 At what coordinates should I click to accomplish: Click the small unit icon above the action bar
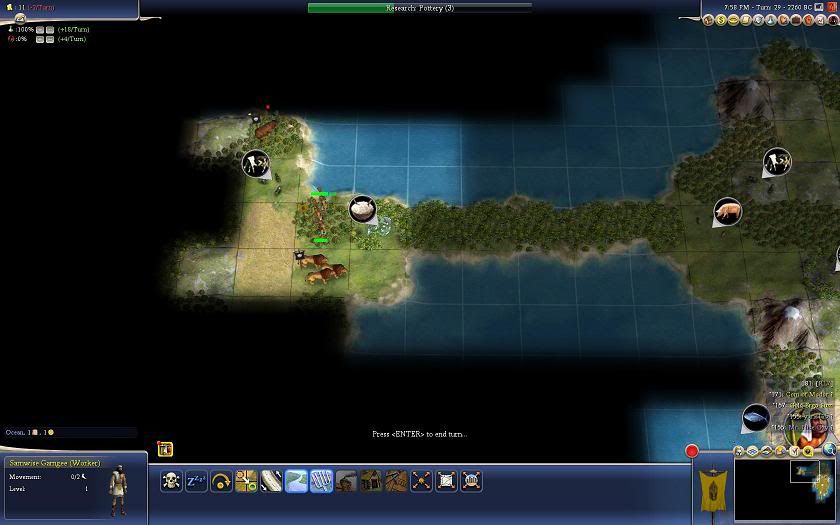(x=165, y=450)
